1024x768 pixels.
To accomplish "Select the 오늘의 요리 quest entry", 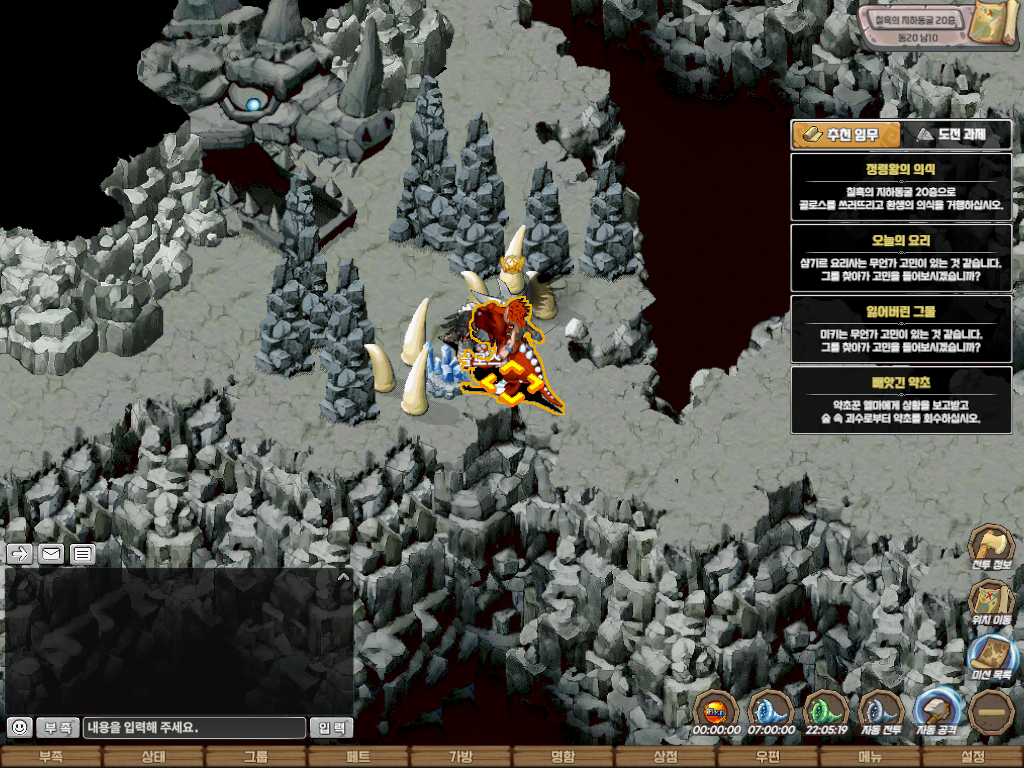I will [901, 258].
